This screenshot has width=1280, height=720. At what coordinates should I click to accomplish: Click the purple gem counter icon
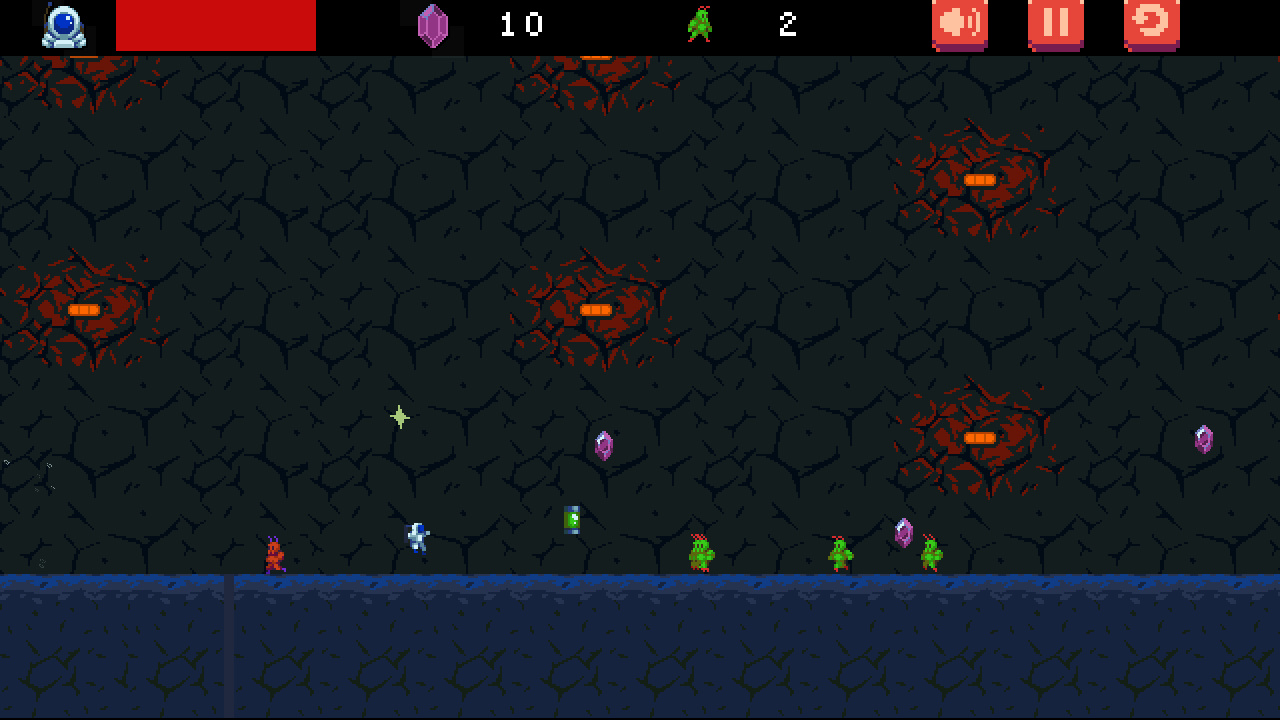pos(432,24)
